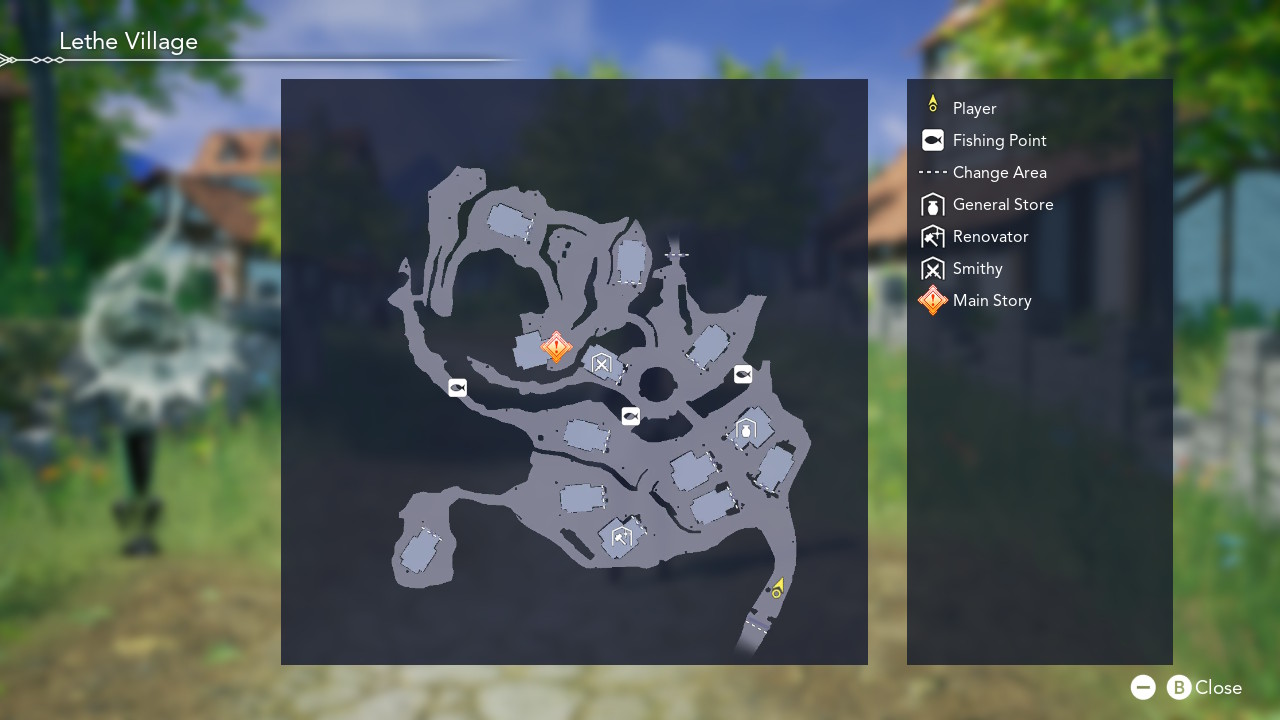Select the Fishing Point legend entry
This screenshot has height=720, width=1280.
coord(932,140)
